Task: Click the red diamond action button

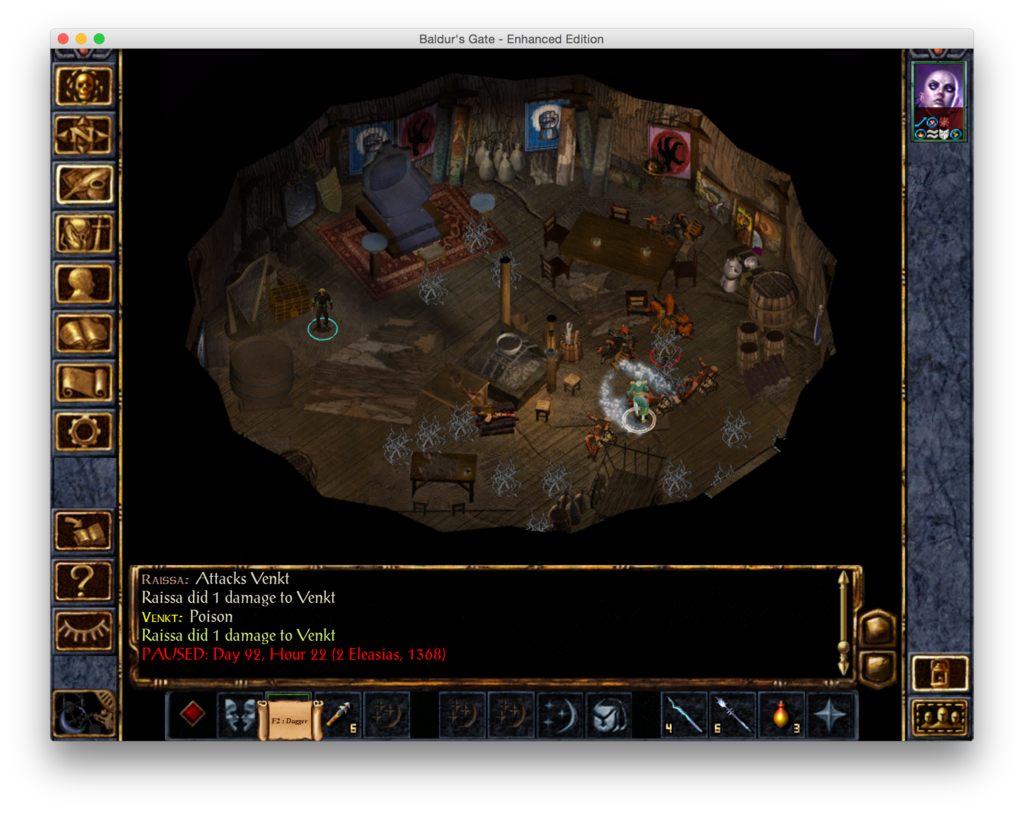Action: point(192,714)
